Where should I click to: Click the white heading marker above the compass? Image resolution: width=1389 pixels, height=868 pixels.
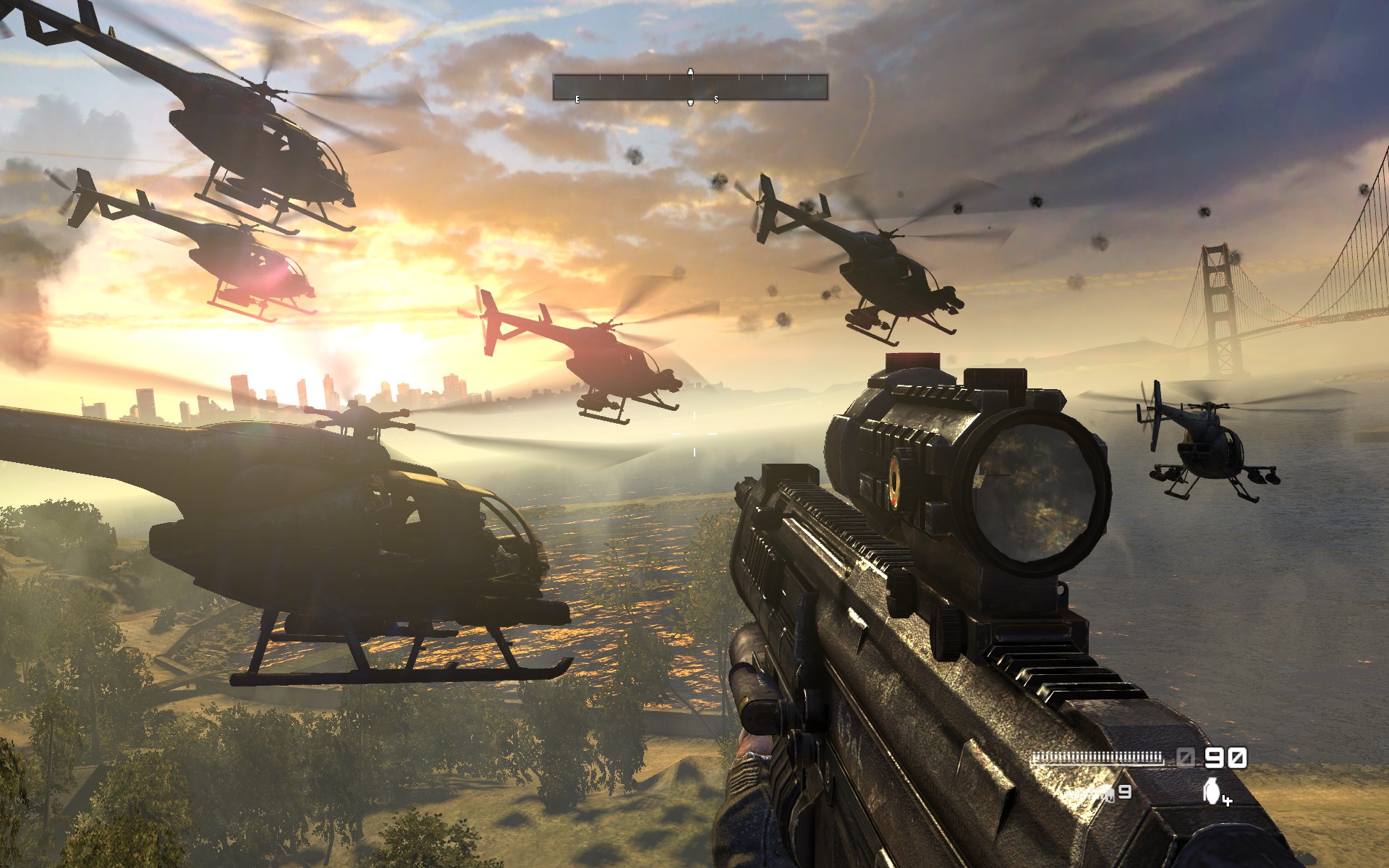(x=691, y=72)
